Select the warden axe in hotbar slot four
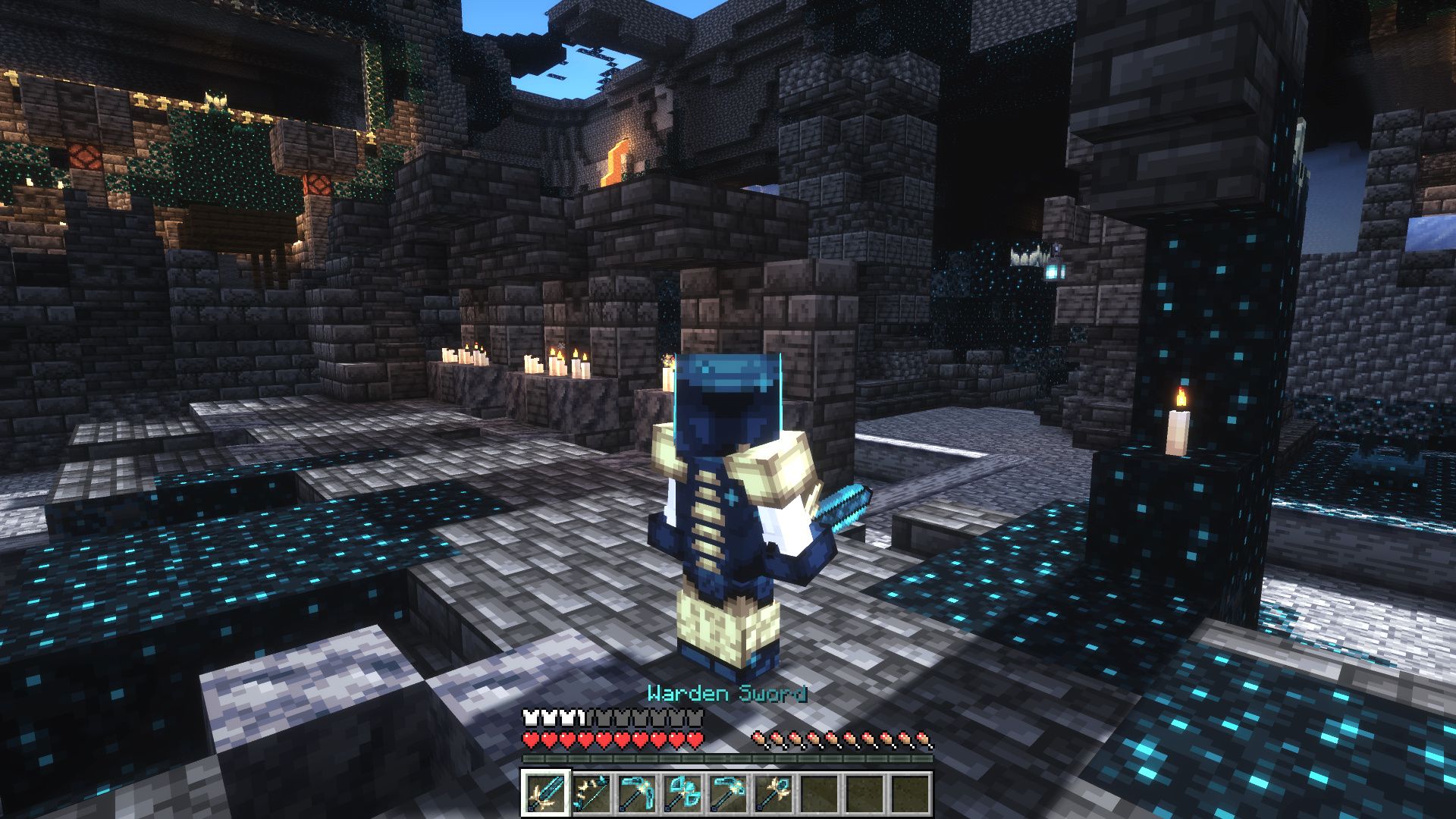The image size is (1456, 819). coord(681,794)
